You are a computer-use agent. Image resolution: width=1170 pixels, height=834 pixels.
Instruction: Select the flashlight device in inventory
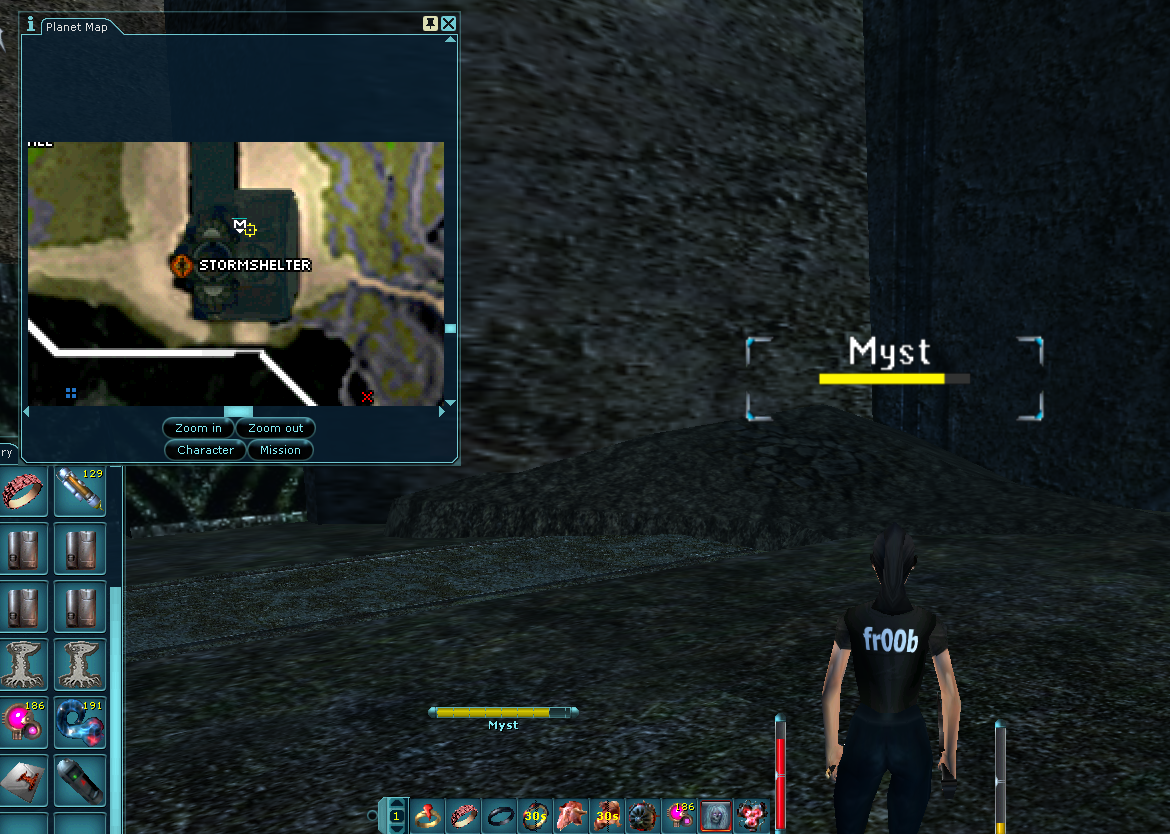tap(80, 780)
